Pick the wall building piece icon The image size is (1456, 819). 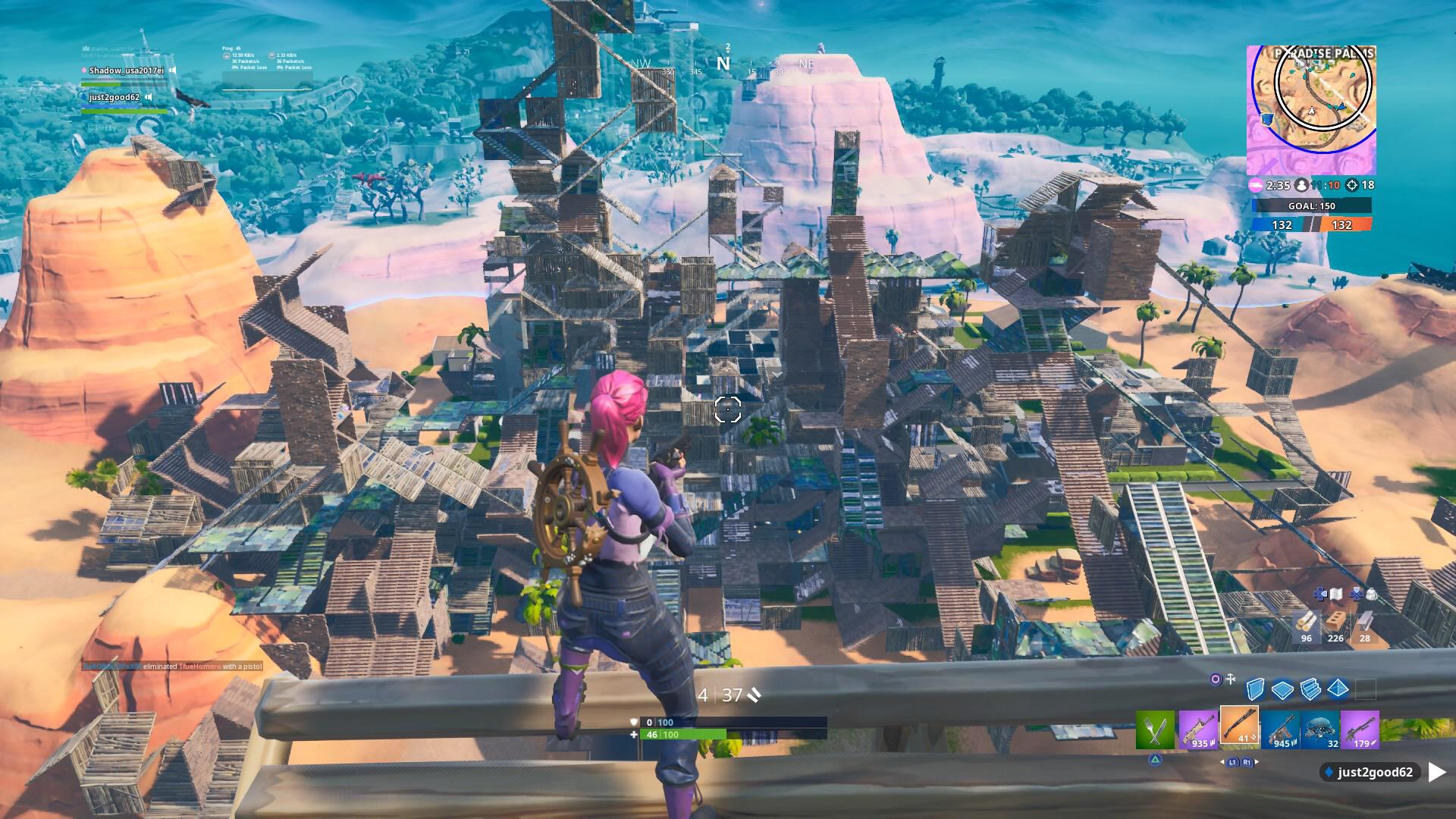pos(1255,689)
